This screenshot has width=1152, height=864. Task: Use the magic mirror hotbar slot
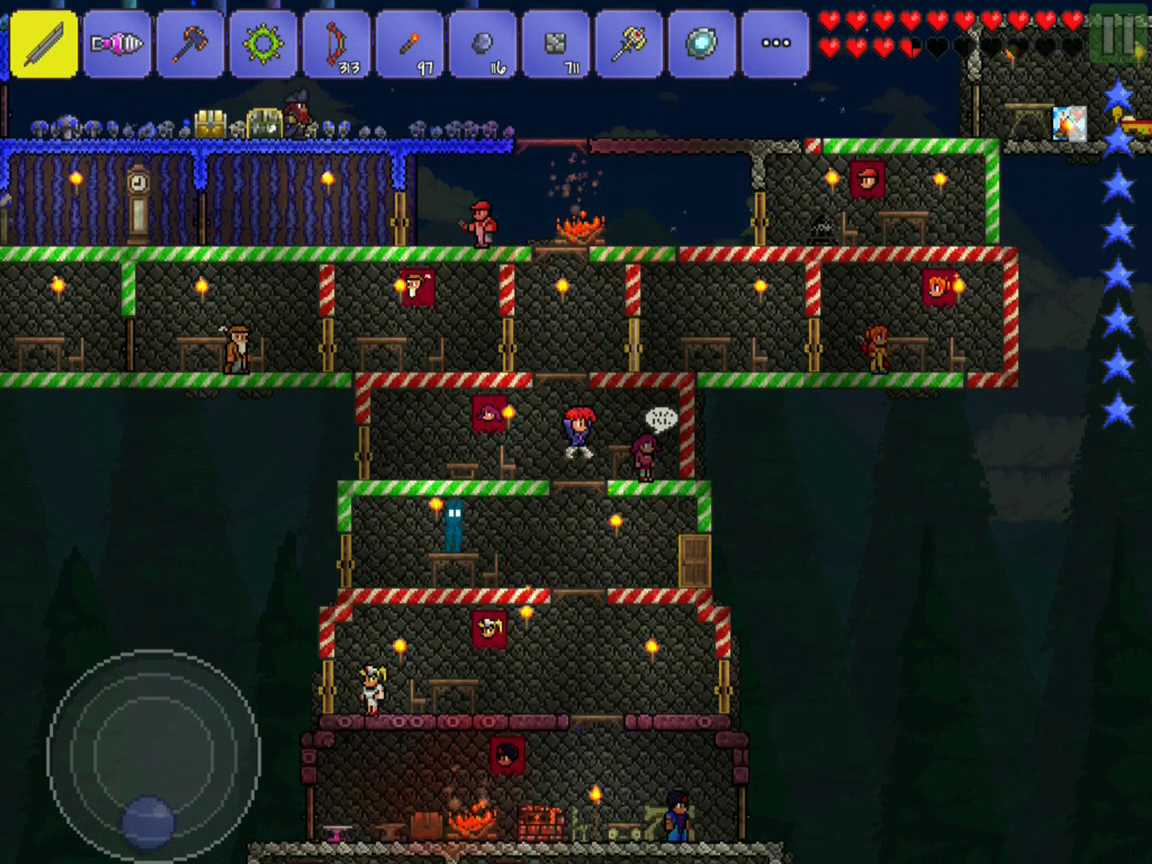701,44
